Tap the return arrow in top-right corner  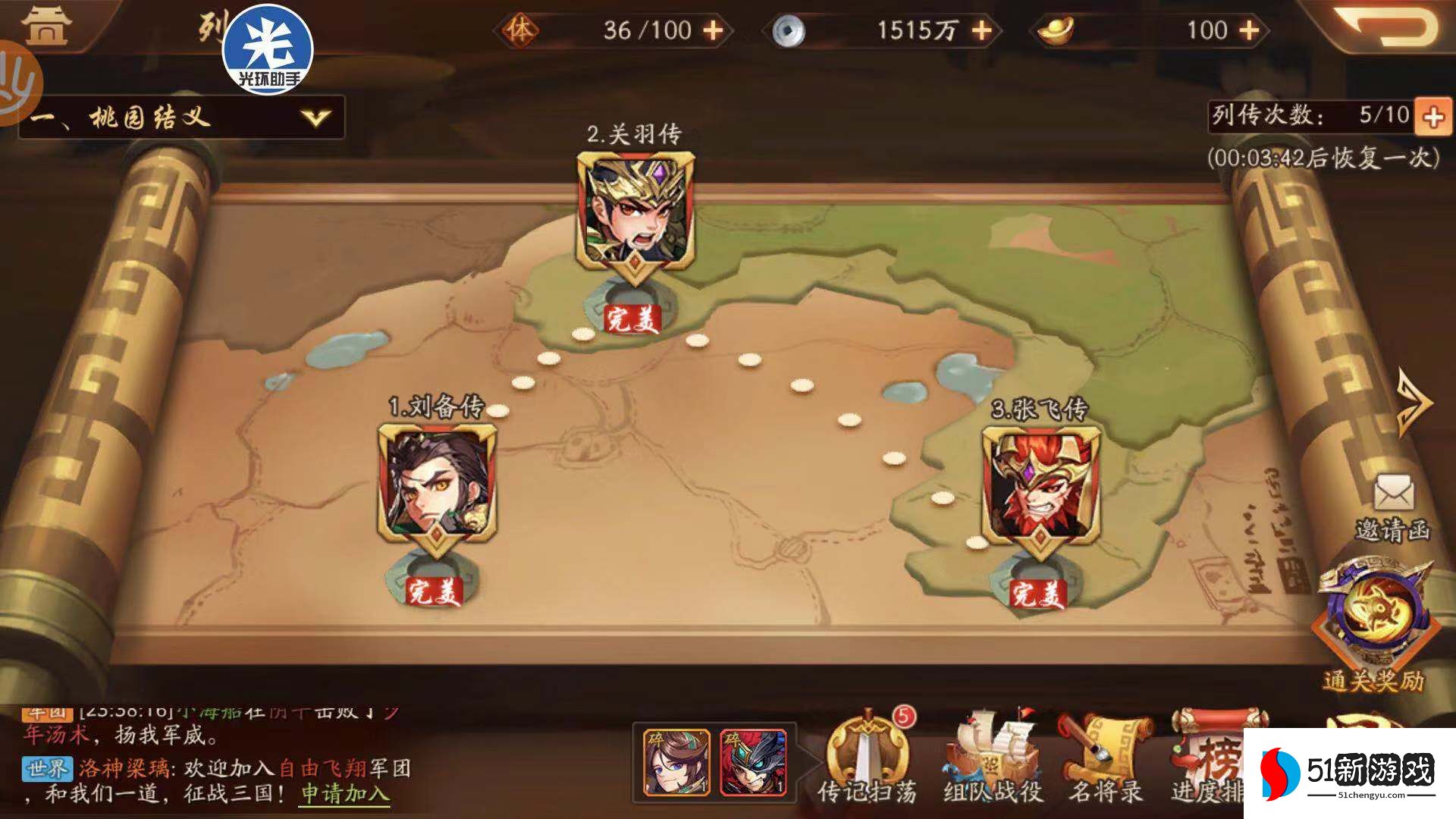pyautogui.click(x=1407, y=27)
